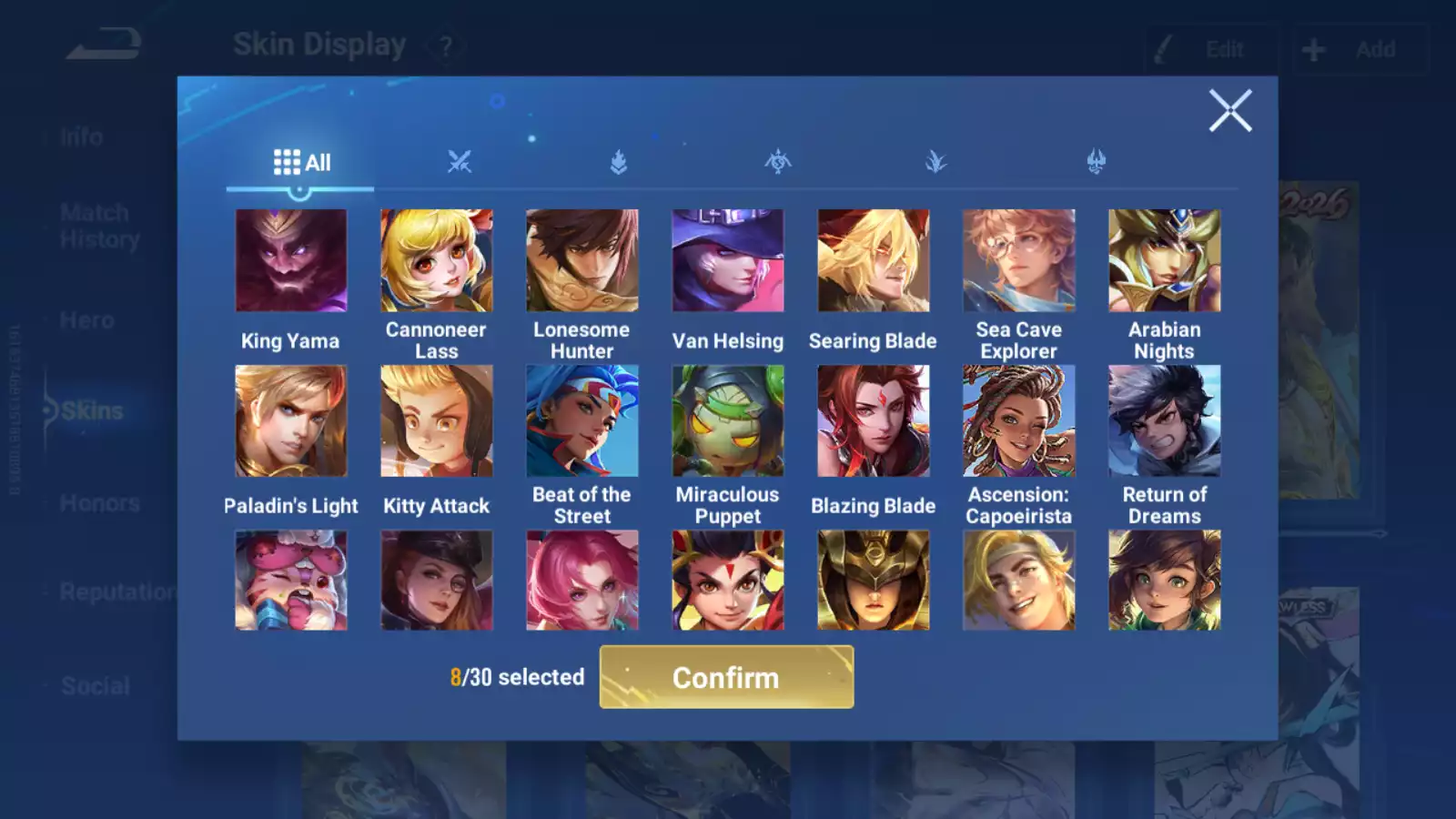Viewport: 1456px width, 819px height.
Task: Switch to the All skins tab
Action: (x=301, y=163)
